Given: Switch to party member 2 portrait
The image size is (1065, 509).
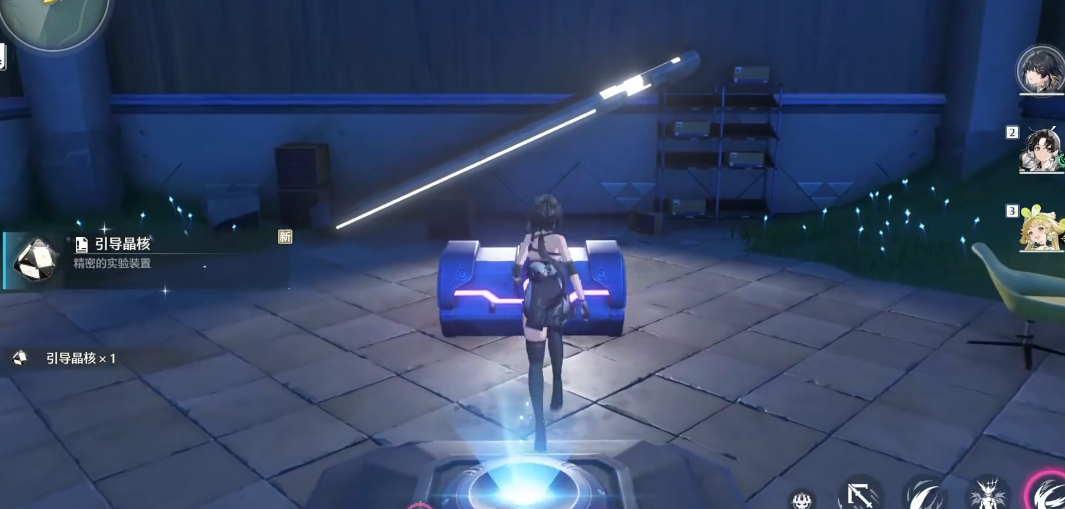Looking at the screenshot, I should [x=1041, y=150].
